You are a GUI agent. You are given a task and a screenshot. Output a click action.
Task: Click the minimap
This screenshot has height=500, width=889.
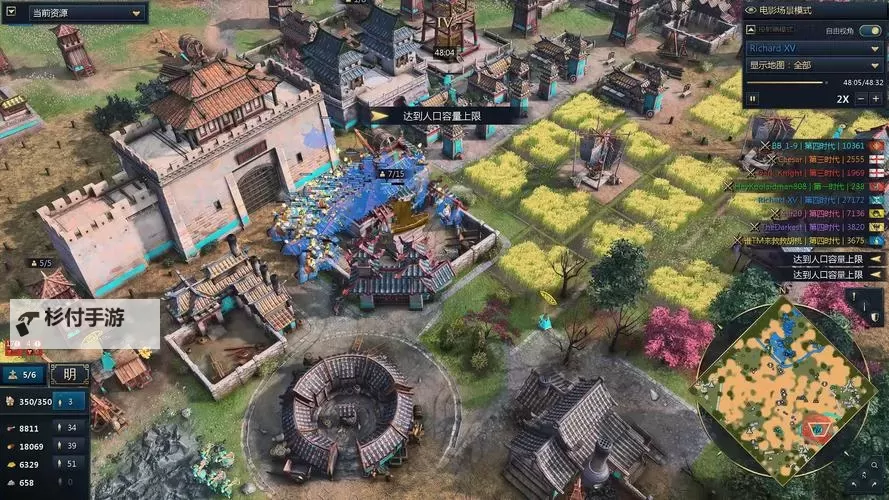(x=783, y=387)
